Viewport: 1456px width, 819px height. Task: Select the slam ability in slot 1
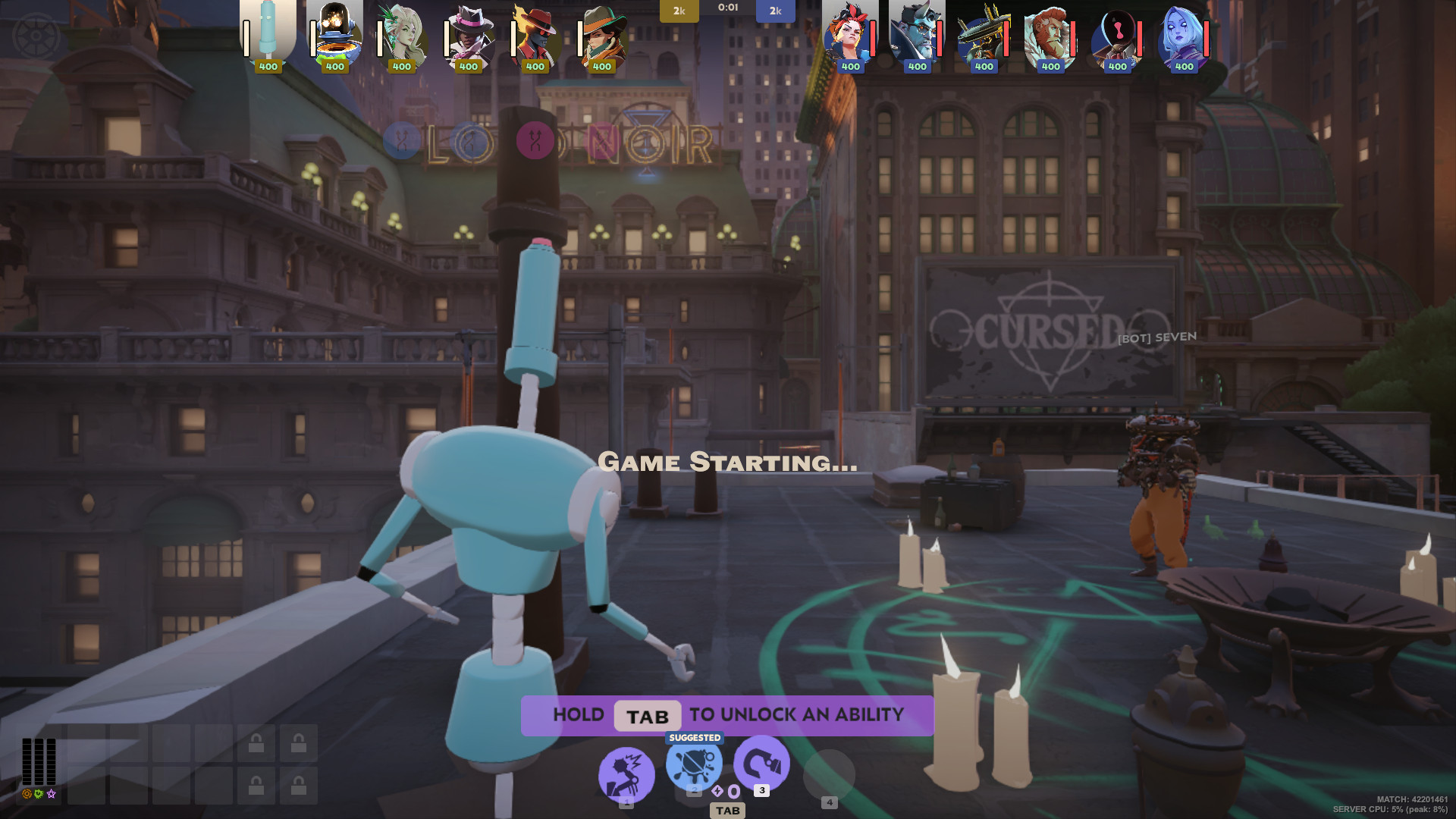click(626, 773)
